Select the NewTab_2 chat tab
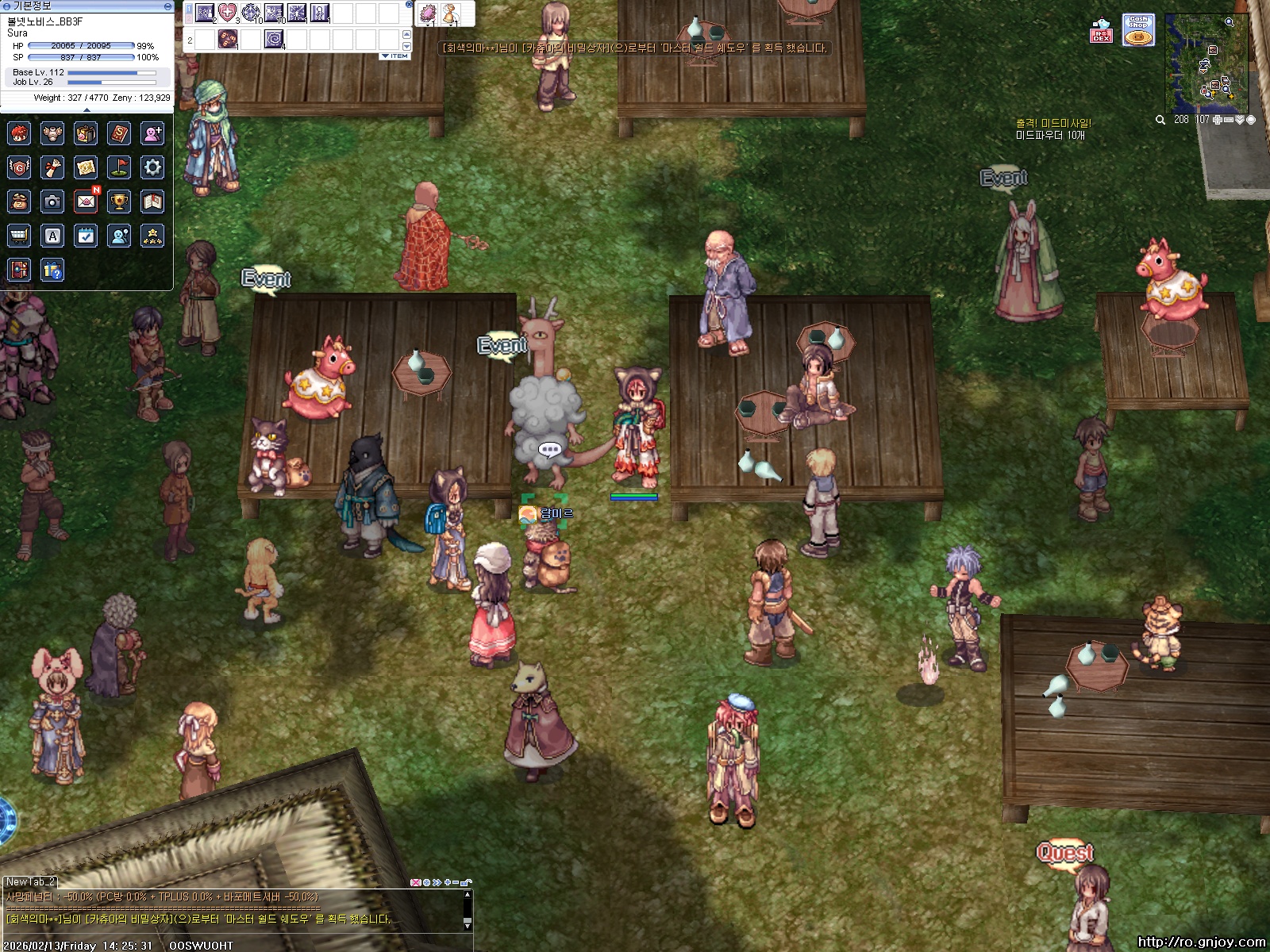Screen dimensions: 1270x952 30,881
